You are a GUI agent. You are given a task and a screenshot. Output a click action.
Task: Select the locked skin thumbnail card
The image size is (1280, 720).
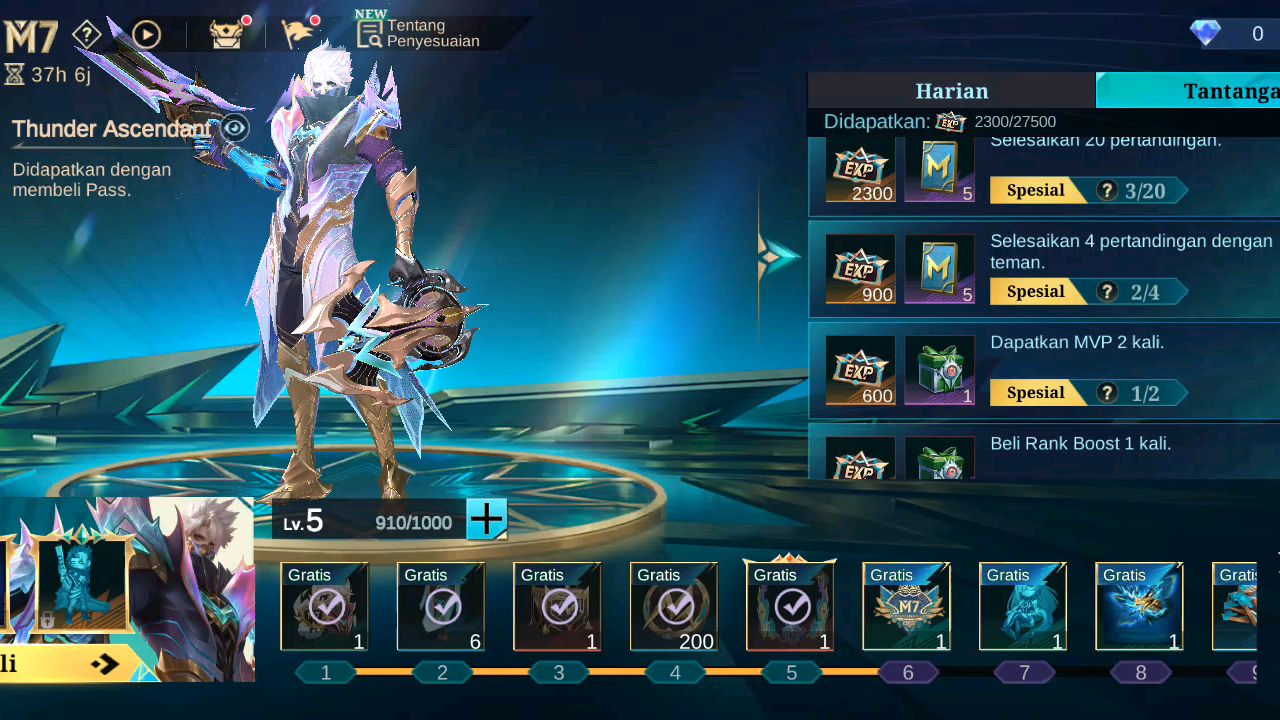coord(81,584)
